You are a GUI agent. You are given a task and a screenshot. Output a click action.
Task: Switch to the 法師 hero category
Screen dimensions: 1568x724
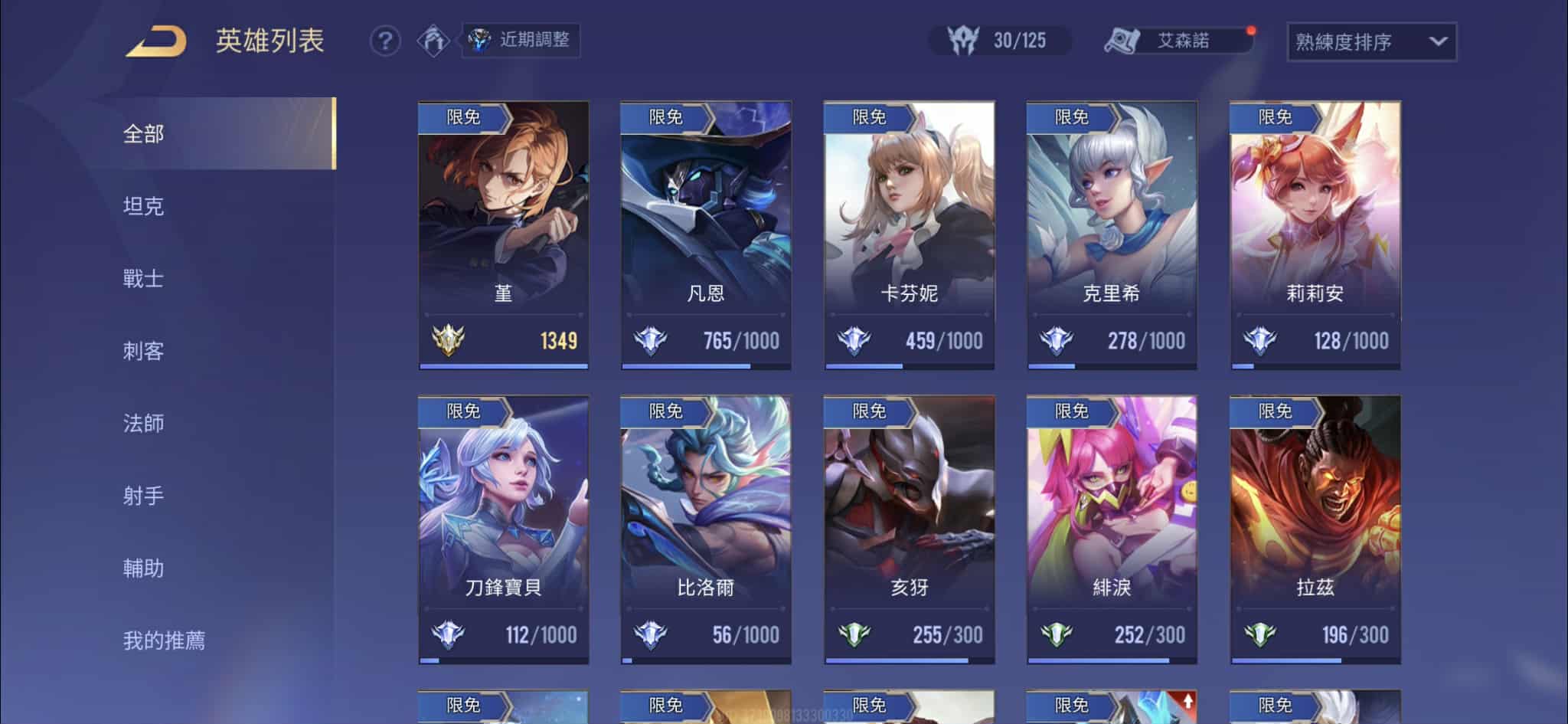(142, 424)
